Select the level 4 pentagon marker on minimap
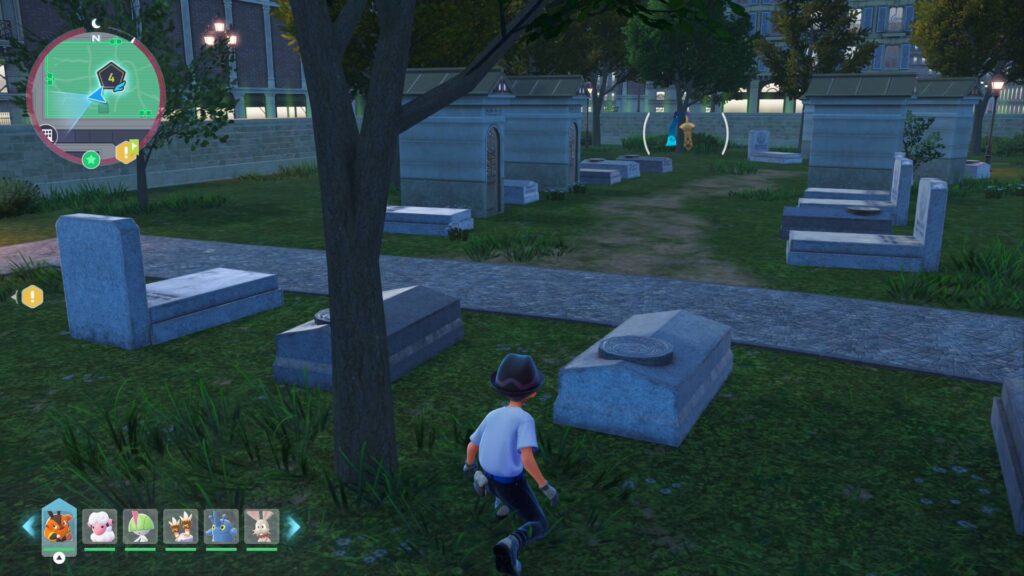The image size is (1024, 576). tap(110, 75)
